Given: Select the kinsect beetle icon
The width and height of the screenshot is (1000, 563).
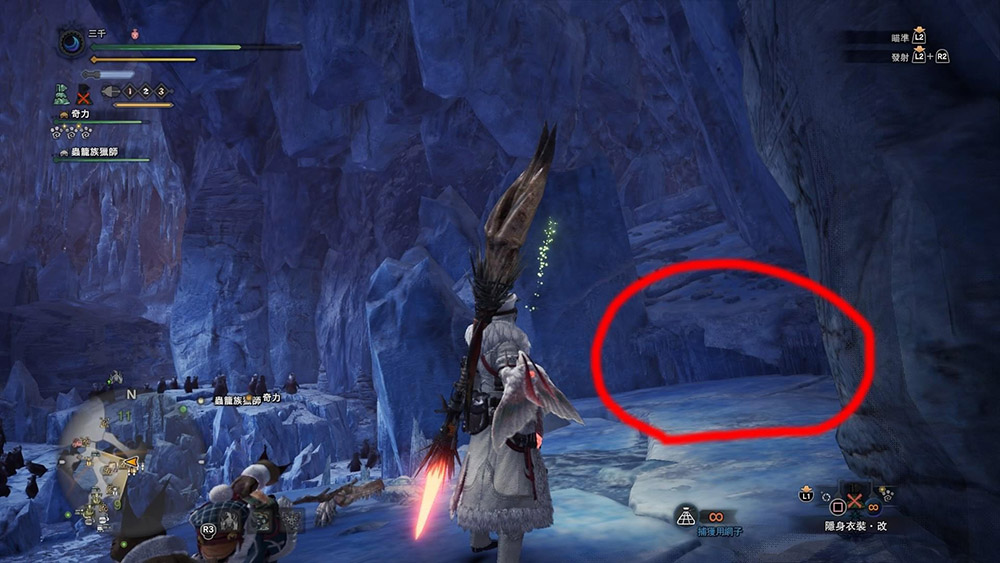Looking at the screenshot, I should pos(109,92).
